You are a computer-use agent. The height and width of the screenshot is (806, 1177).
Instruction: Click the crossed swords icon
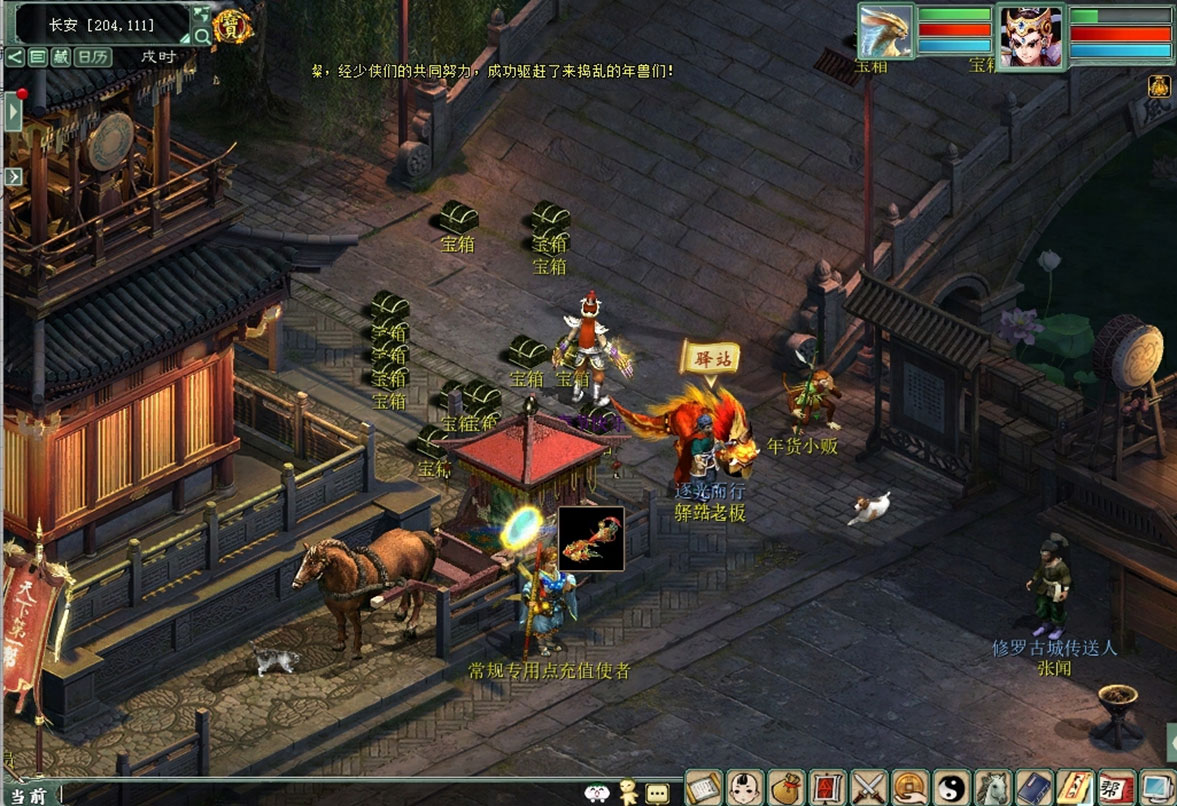click(869, 788)
